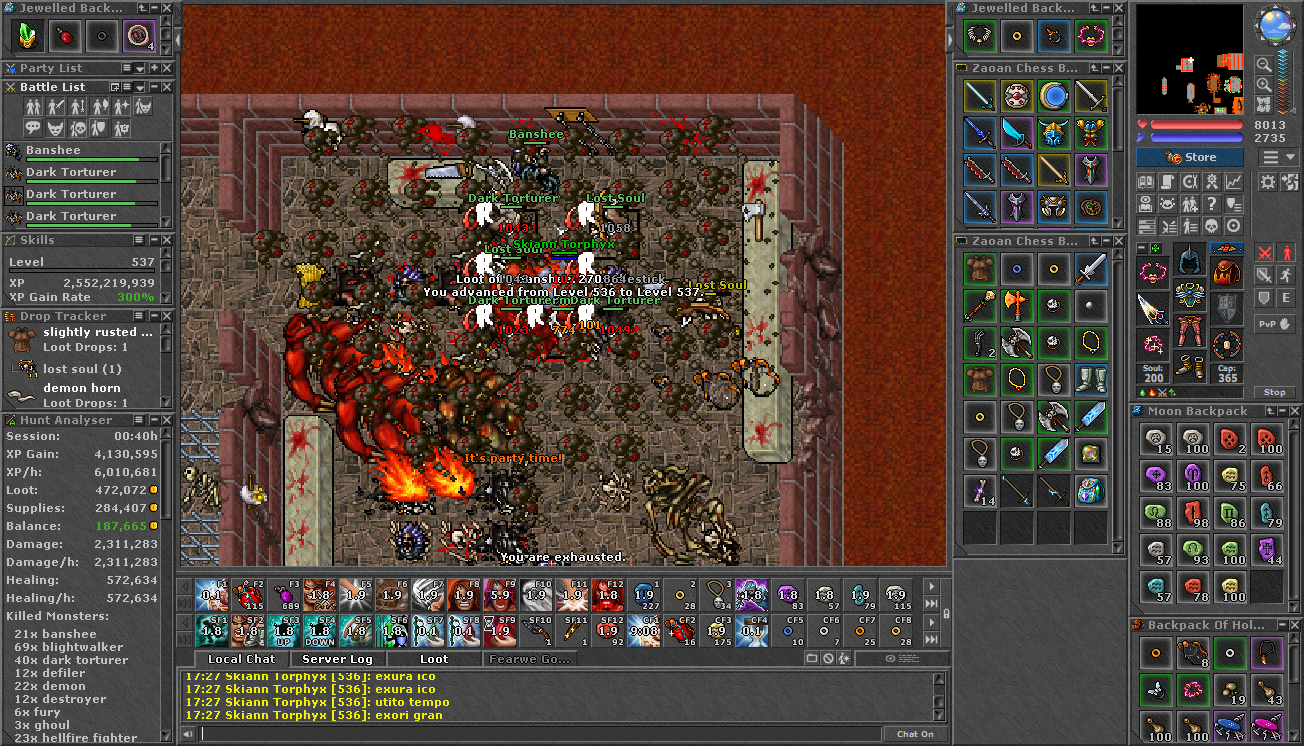Select the helmet equipment slot
The width and height of the screenshot is (1304, 746).
click(x=1189, y=259)
